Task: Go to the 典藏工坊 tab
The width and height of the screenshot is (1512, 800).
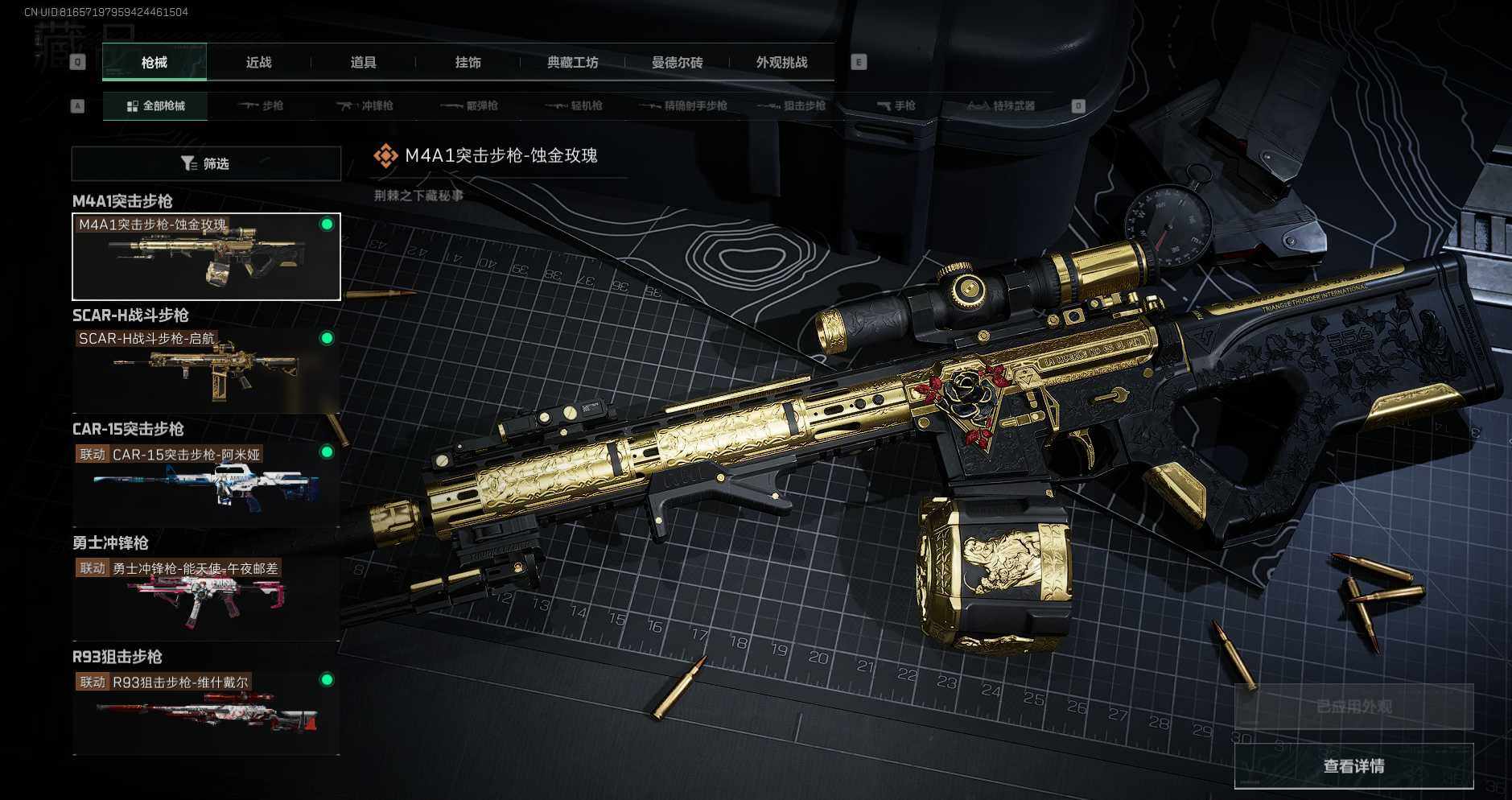Action: (x=572, y=63)
